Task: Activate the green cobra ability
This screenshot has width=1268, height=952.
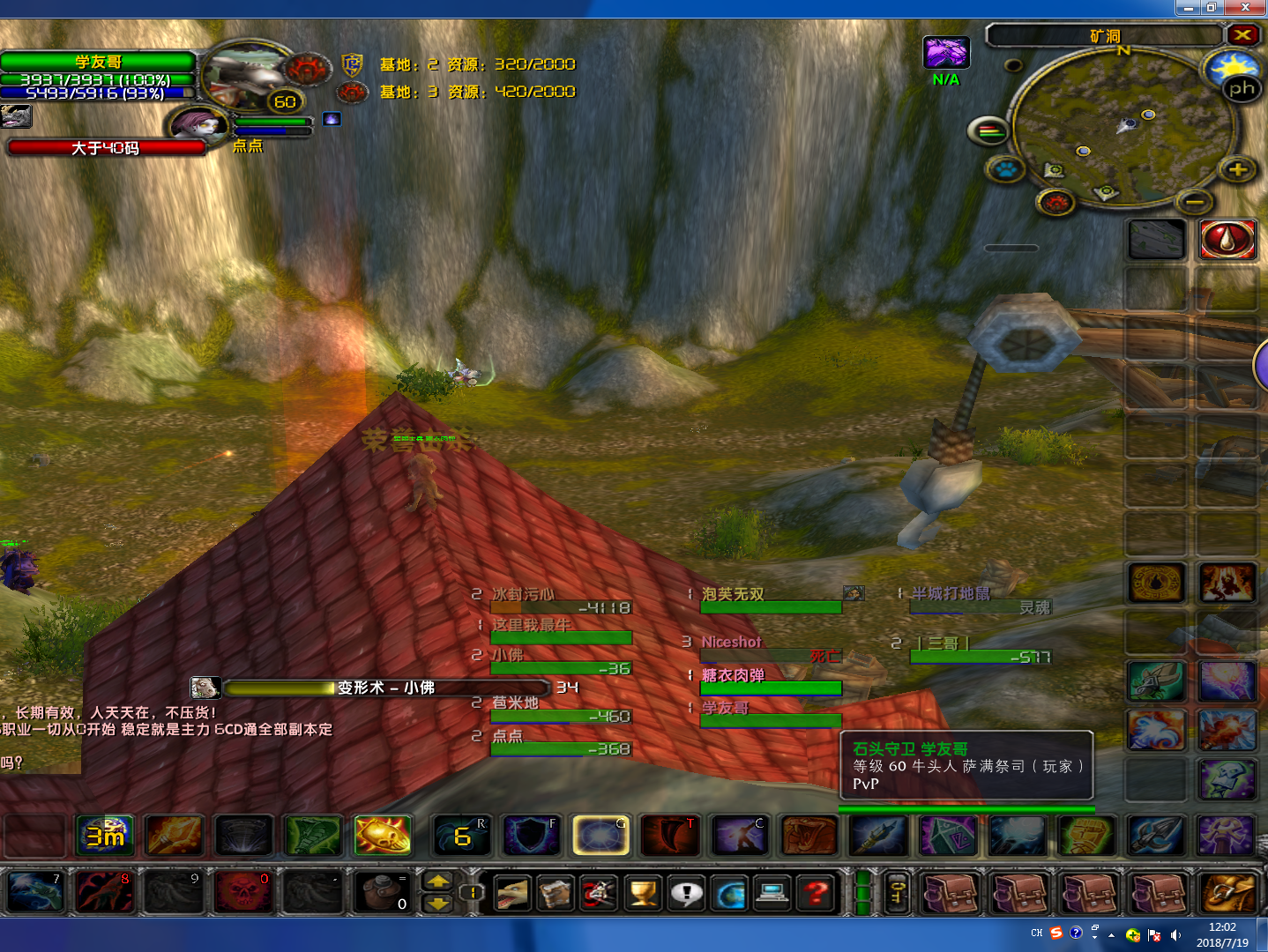Action: [313, 836]
